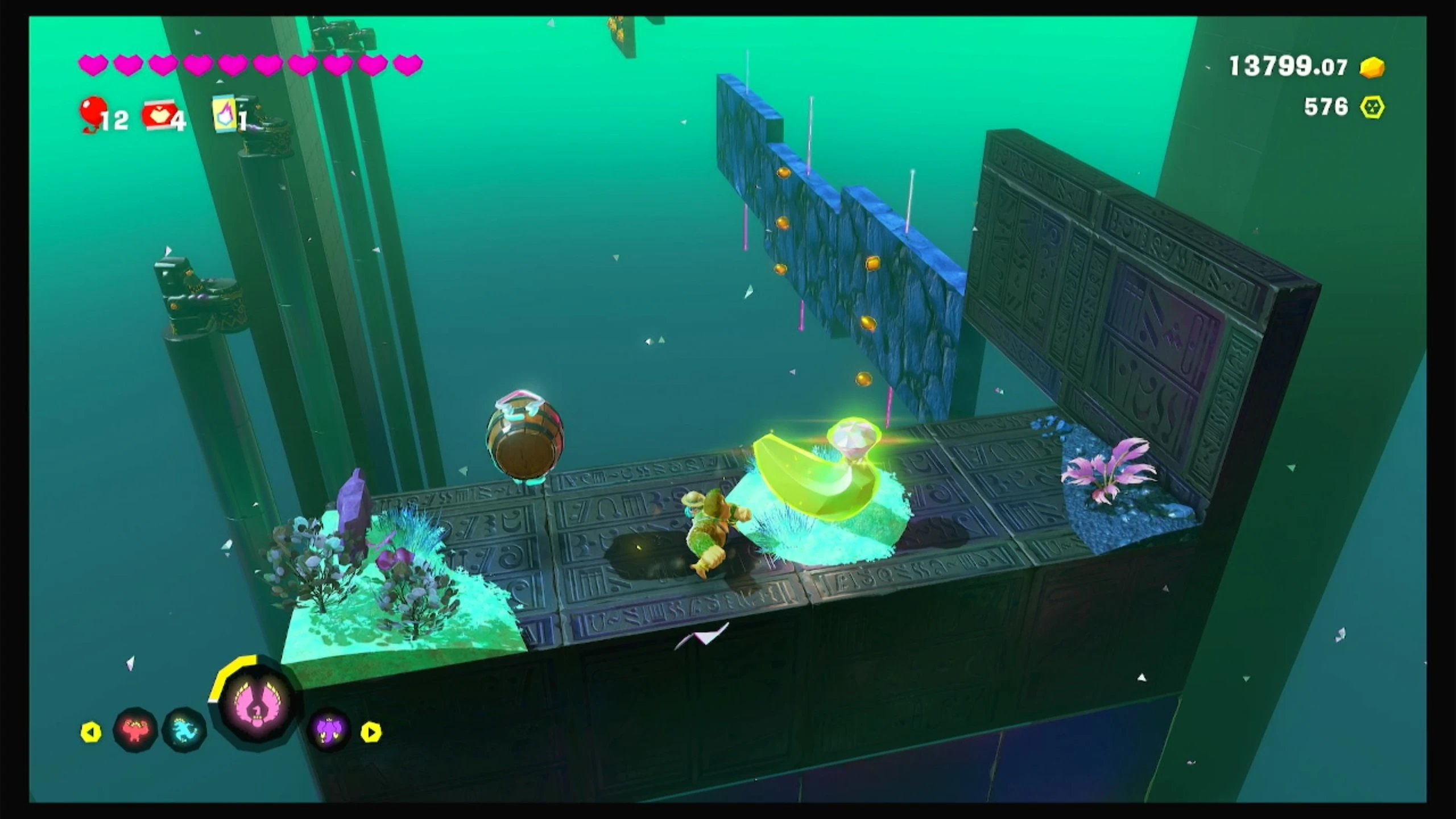Image resolution: width=1456 pixels, height=819 pixels.
Task: Click the gold nugget currency icon
Action: point(1372,67)
